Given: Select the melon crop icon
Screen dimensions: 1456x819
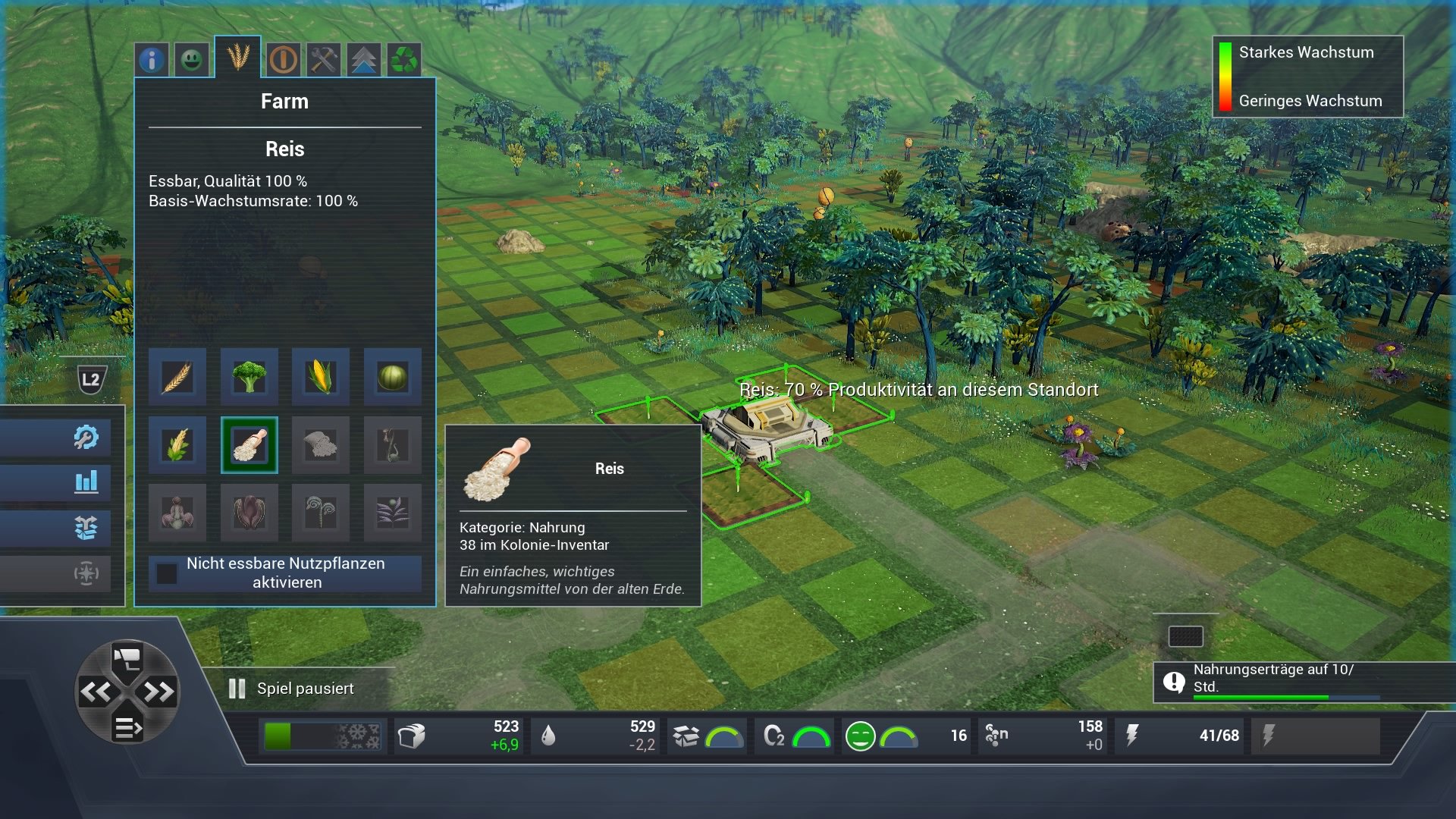Looking at the screenshot, I should (x=393, y=377).
